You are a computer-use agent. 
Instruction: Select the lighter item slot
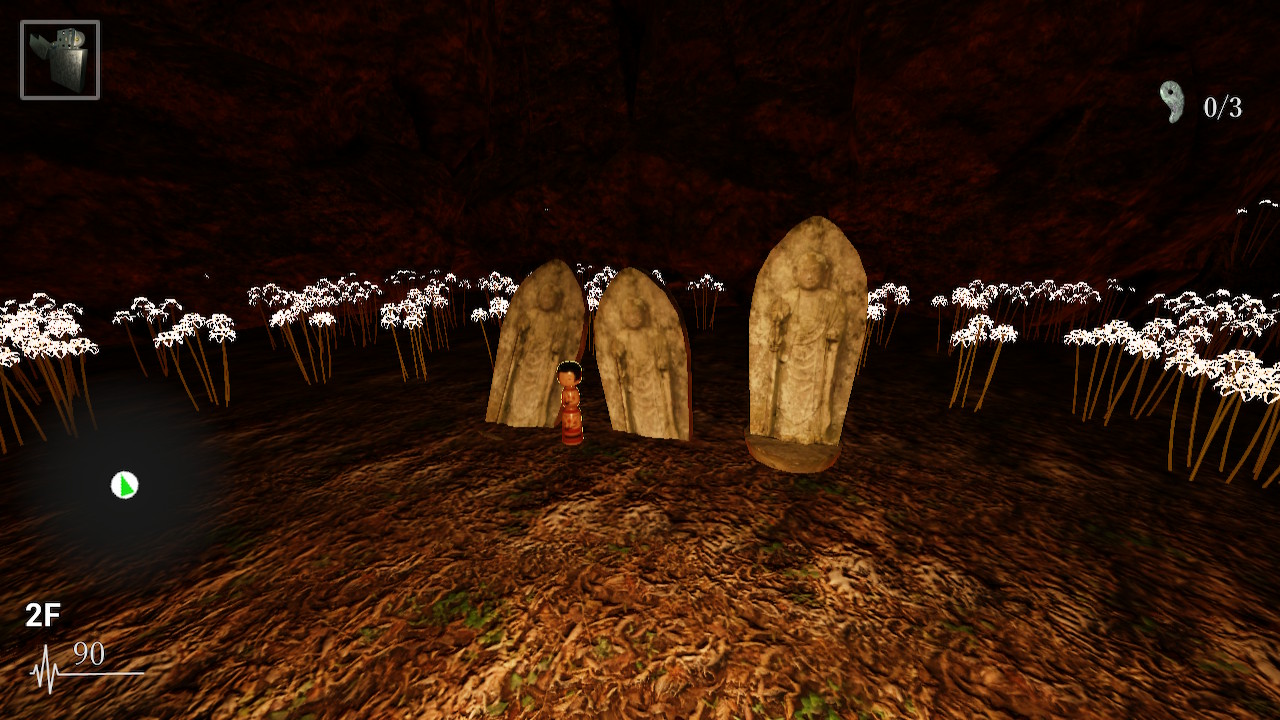tap(60, 60)
